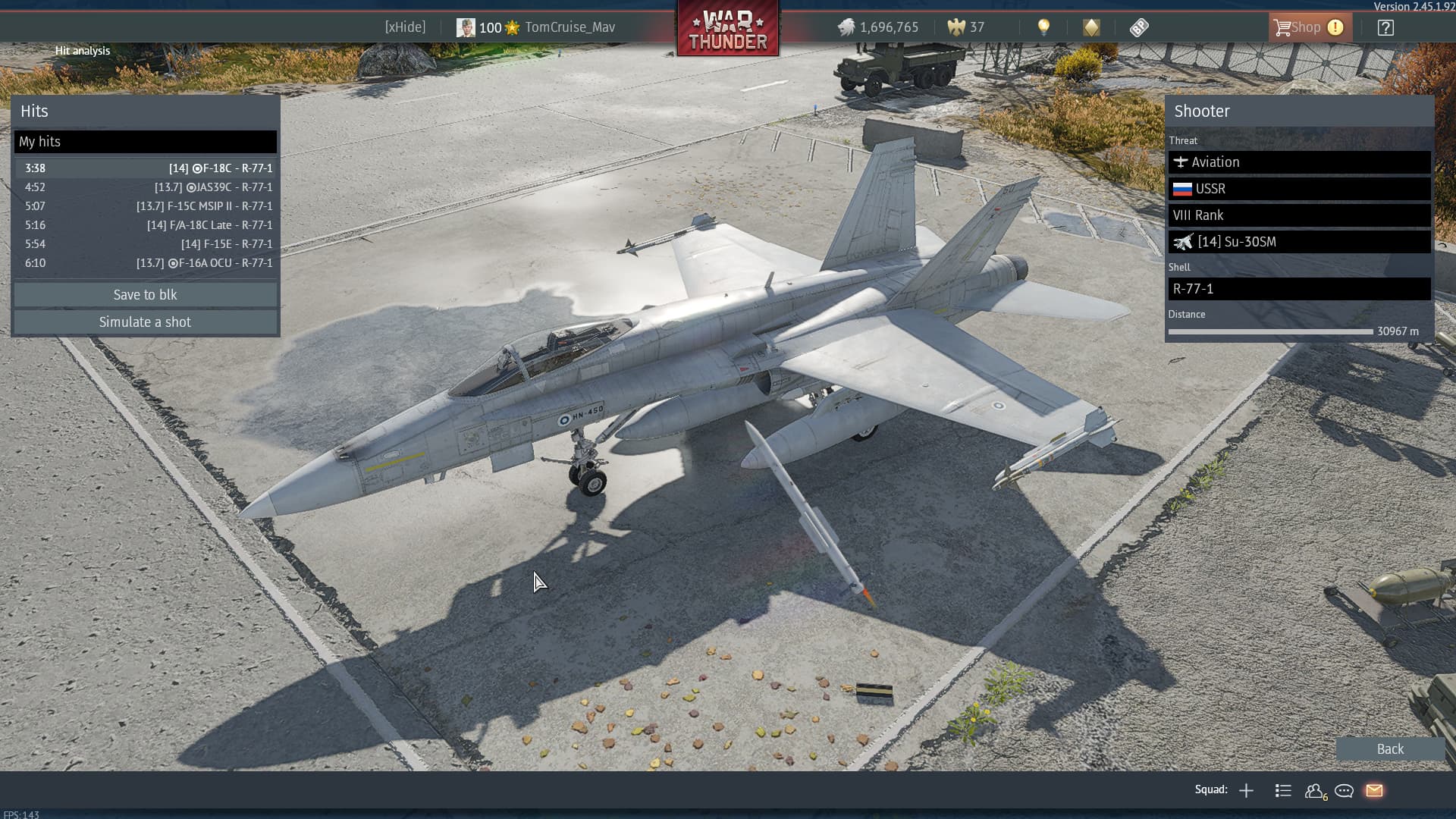The image size is (1456, 819).
Task: Toggle the xHide interface option
Action: (405, 27)
